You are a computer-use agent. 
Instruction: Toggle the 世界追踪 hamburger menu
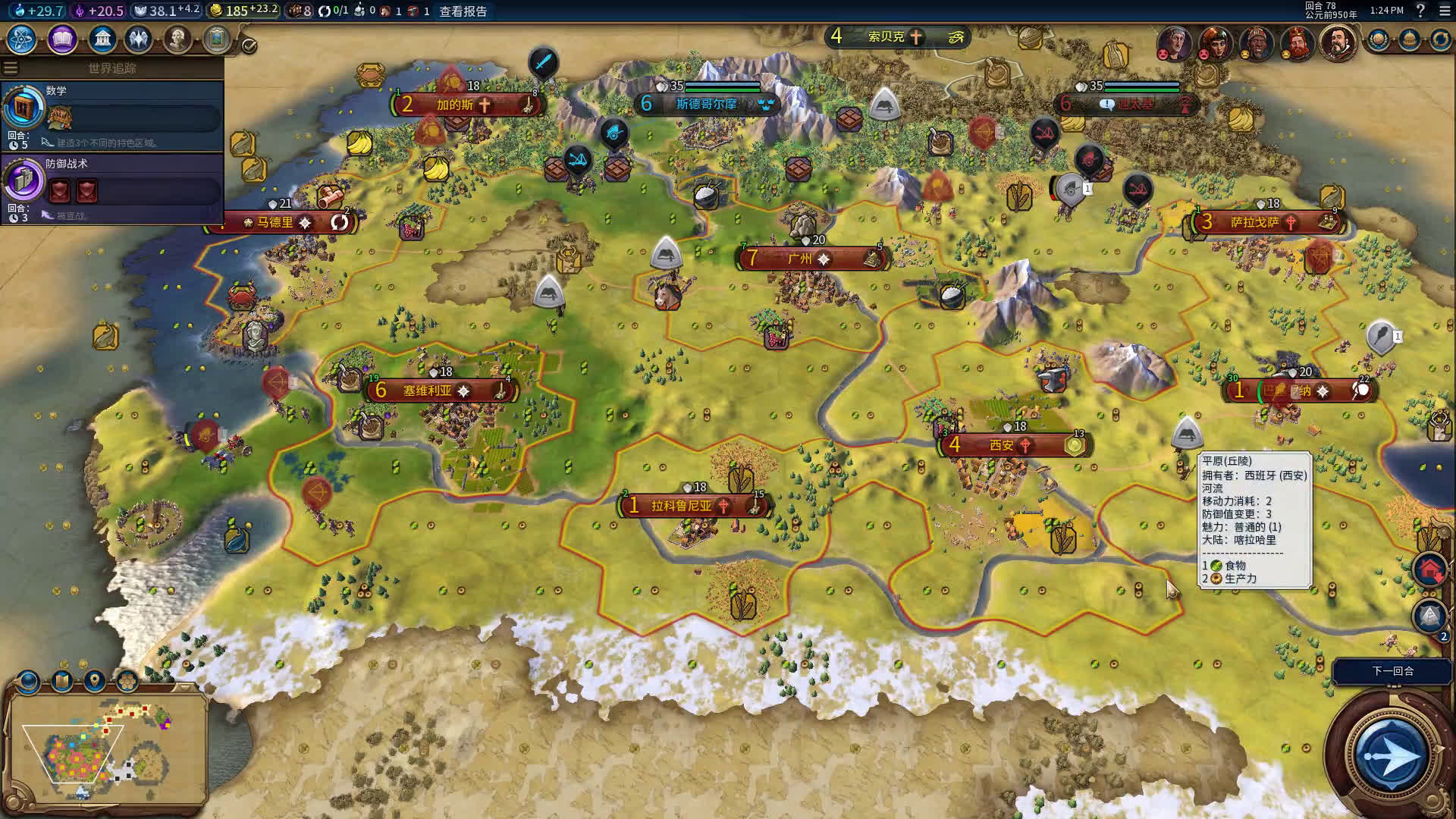point(11,68)
